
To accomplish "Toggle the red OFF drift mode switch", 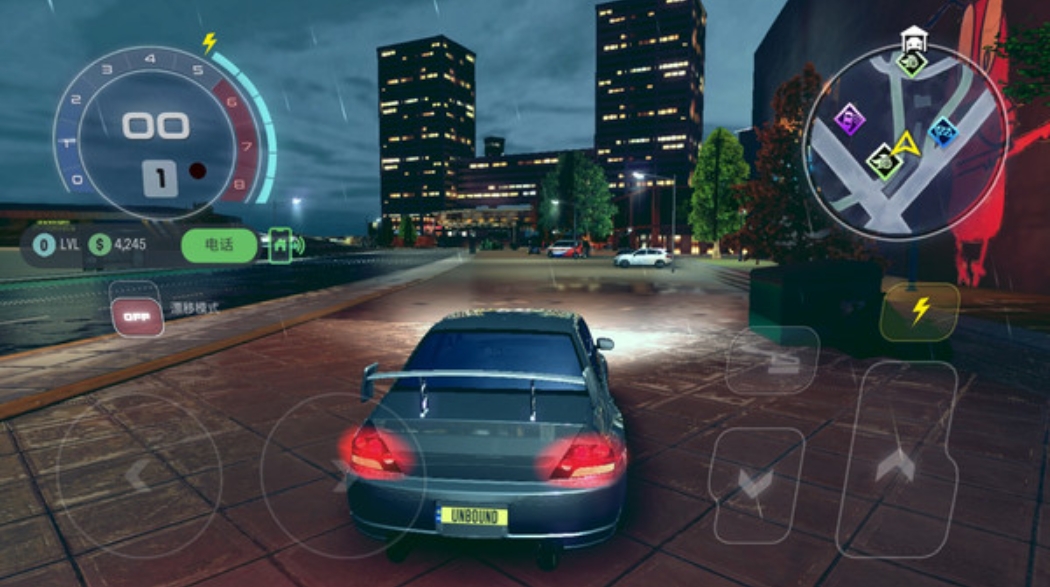I will tap(137, 316).
